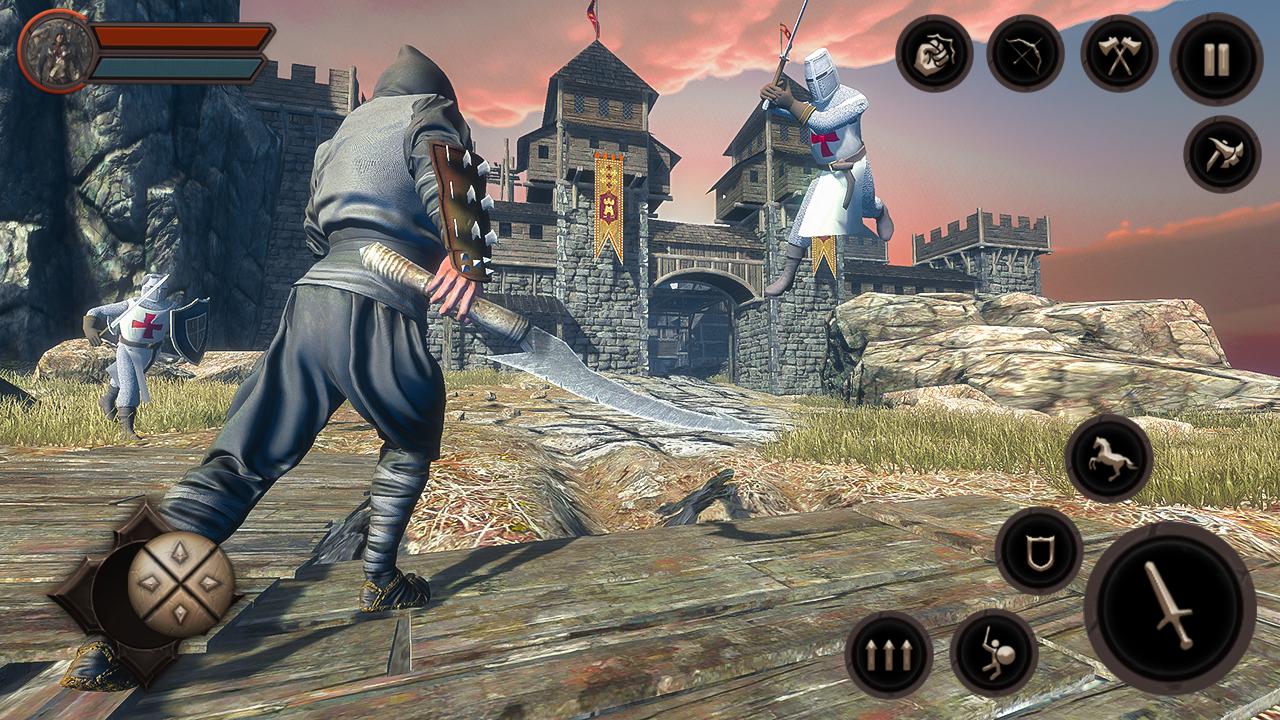Equip the crossed axes weapon

coord(1121,55)
